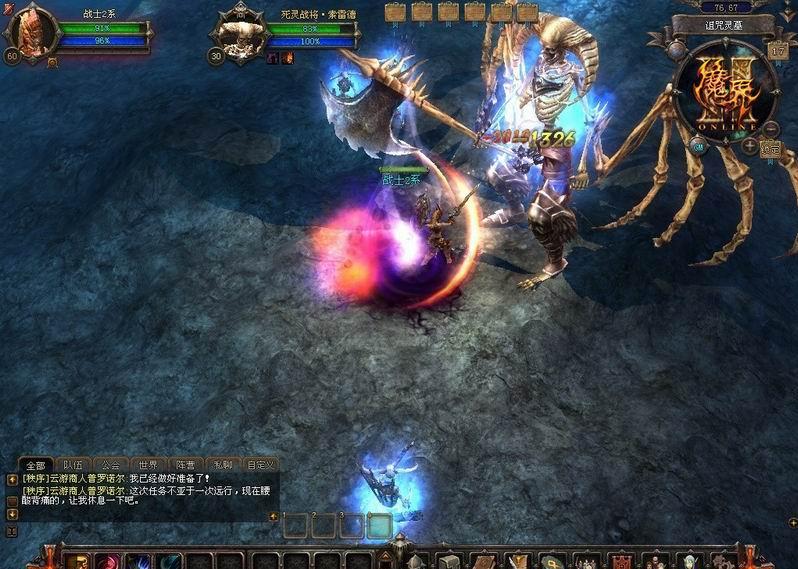Use the teal crescent skill on hotbar

tap(171, 562)
